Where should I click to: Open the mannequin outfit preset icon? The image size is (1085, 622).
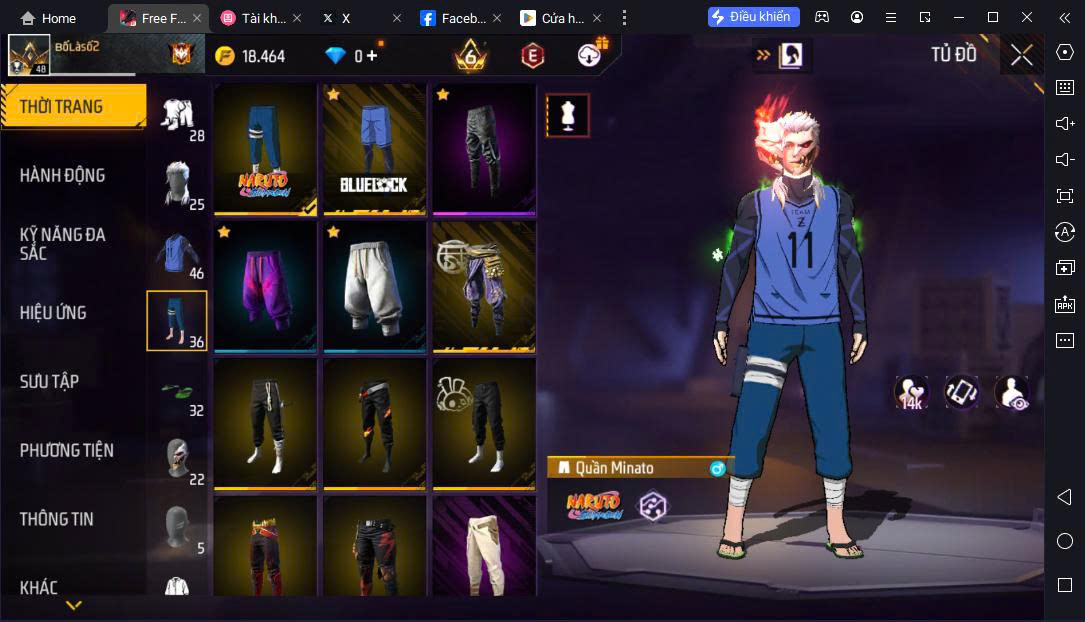click(x=568, y=115)
